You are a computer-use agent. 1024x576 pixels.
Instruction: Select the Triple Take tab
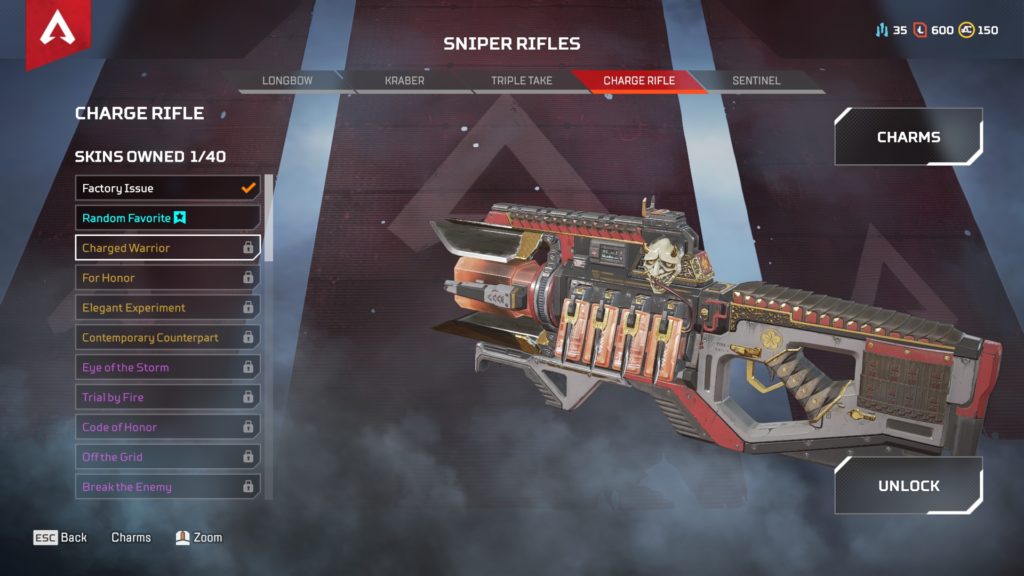521,80
